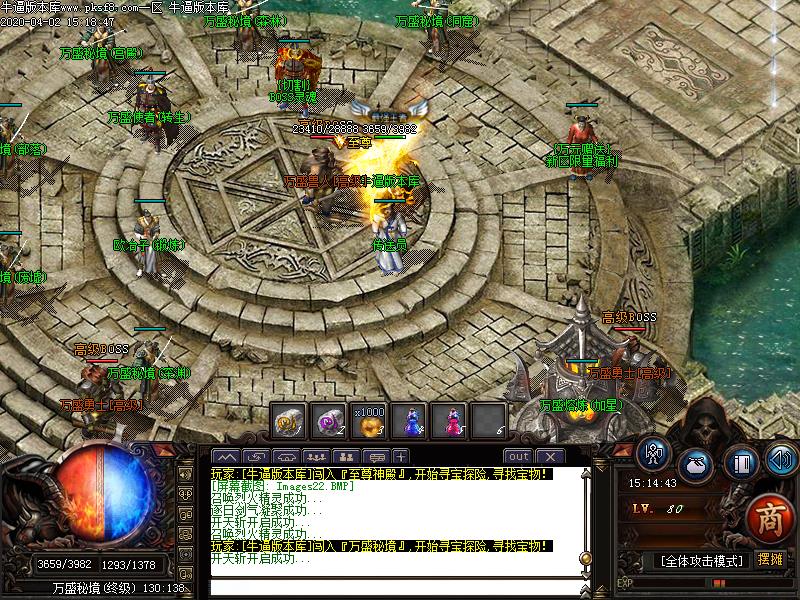This screenshot has height=600, width=800.
Task: Open the red 商 shop button
Action: click(769, 515)
